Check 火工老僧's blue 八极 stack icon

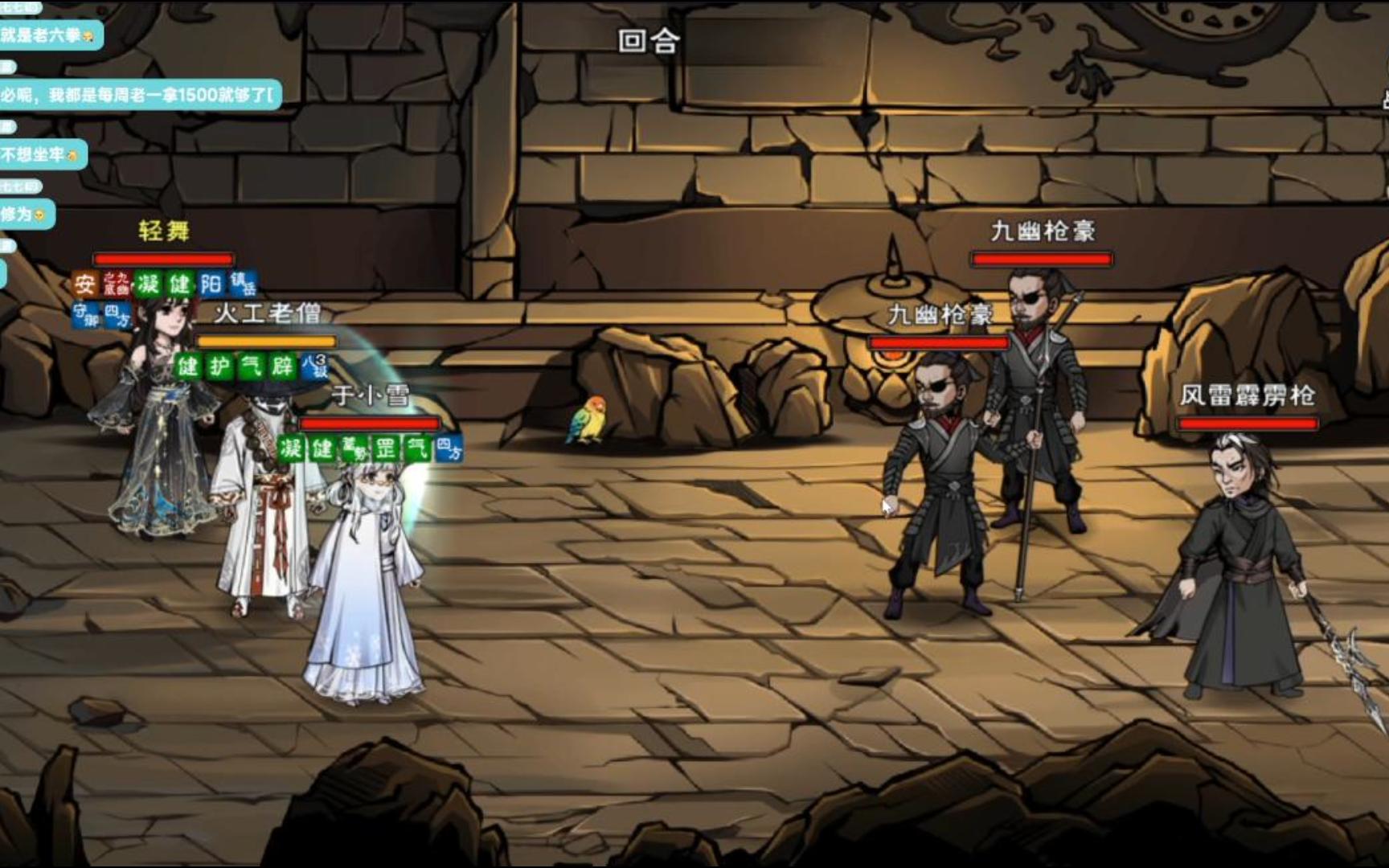tap(314, 366)
